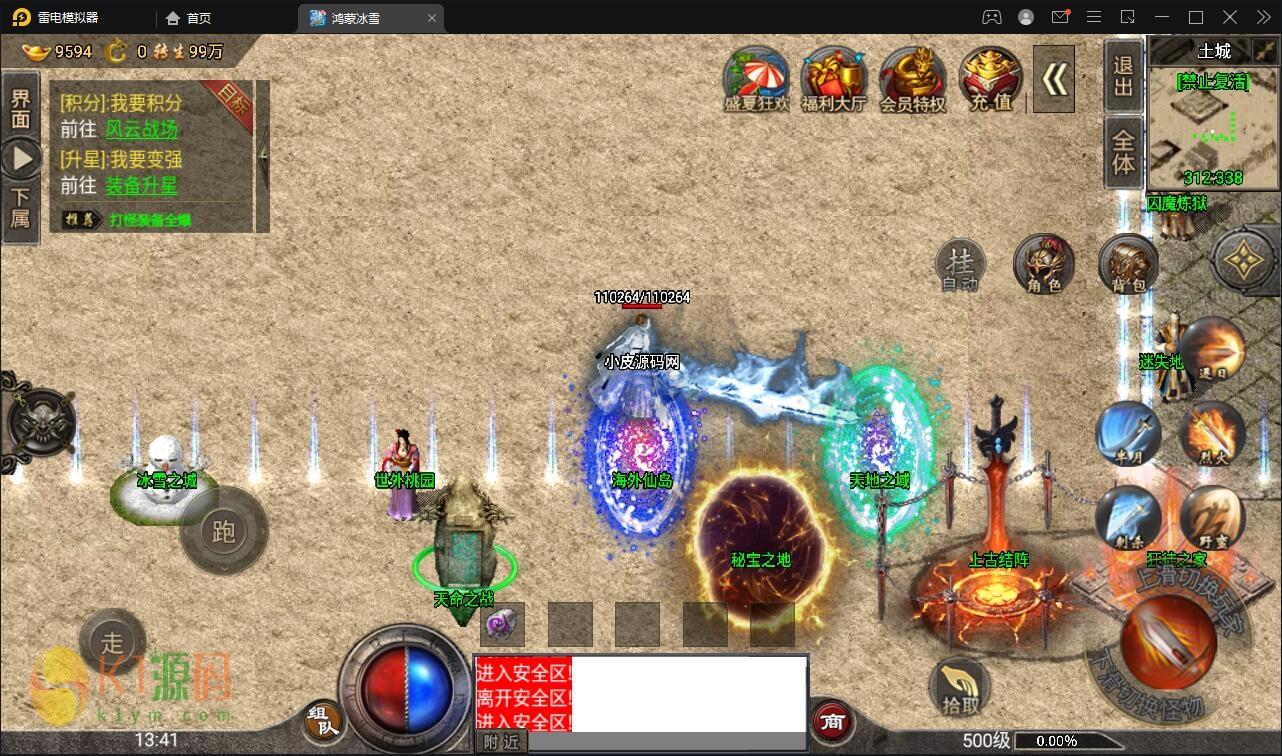Select the 全体 attack mode button
Viewport: 1282px width, 756px height.
coord(1124,151)
